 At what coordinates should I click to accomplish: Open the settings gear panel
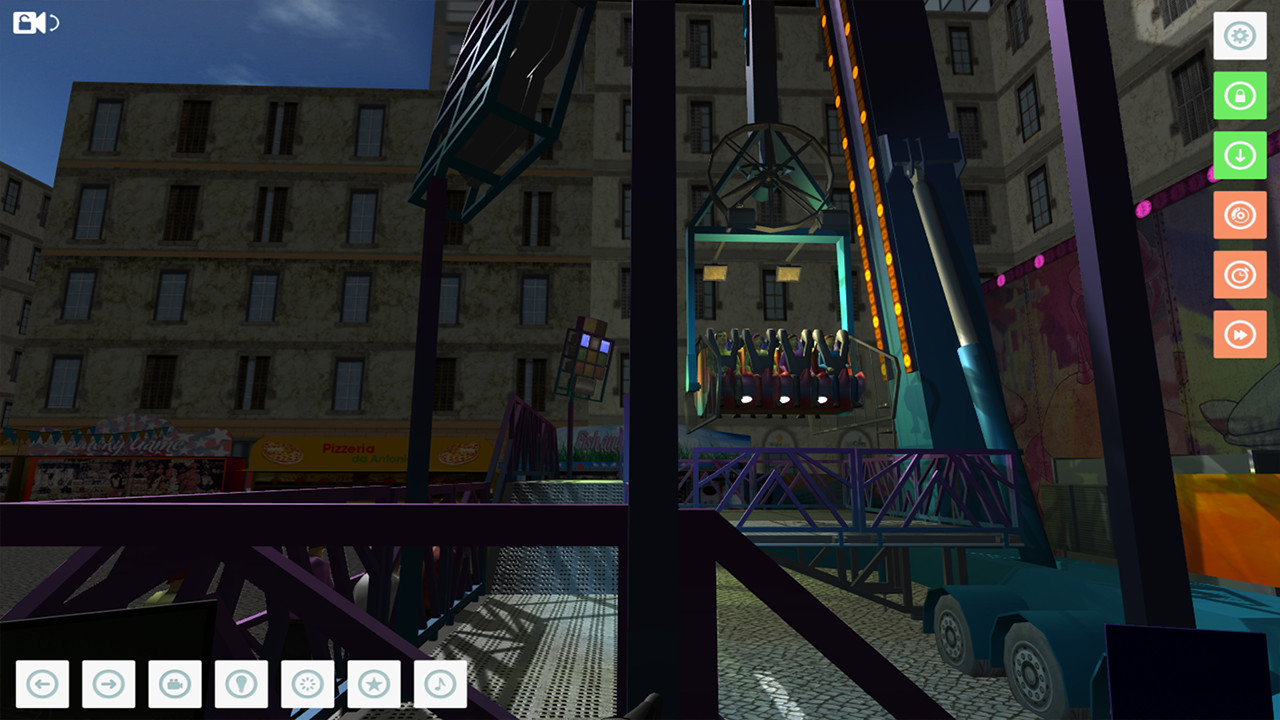(1240, 36)
